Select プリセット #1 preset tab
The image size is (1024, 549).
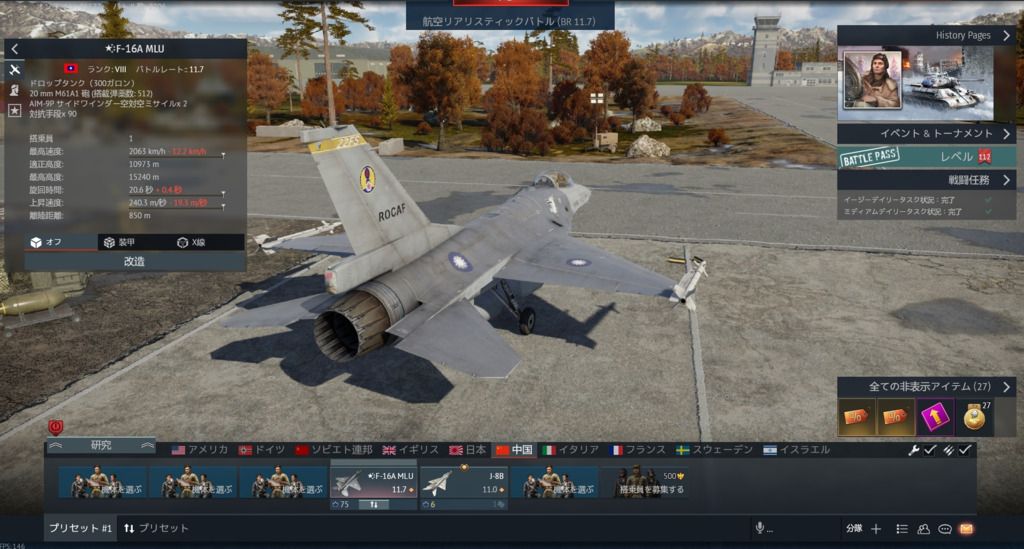click(x=79, y=528)
